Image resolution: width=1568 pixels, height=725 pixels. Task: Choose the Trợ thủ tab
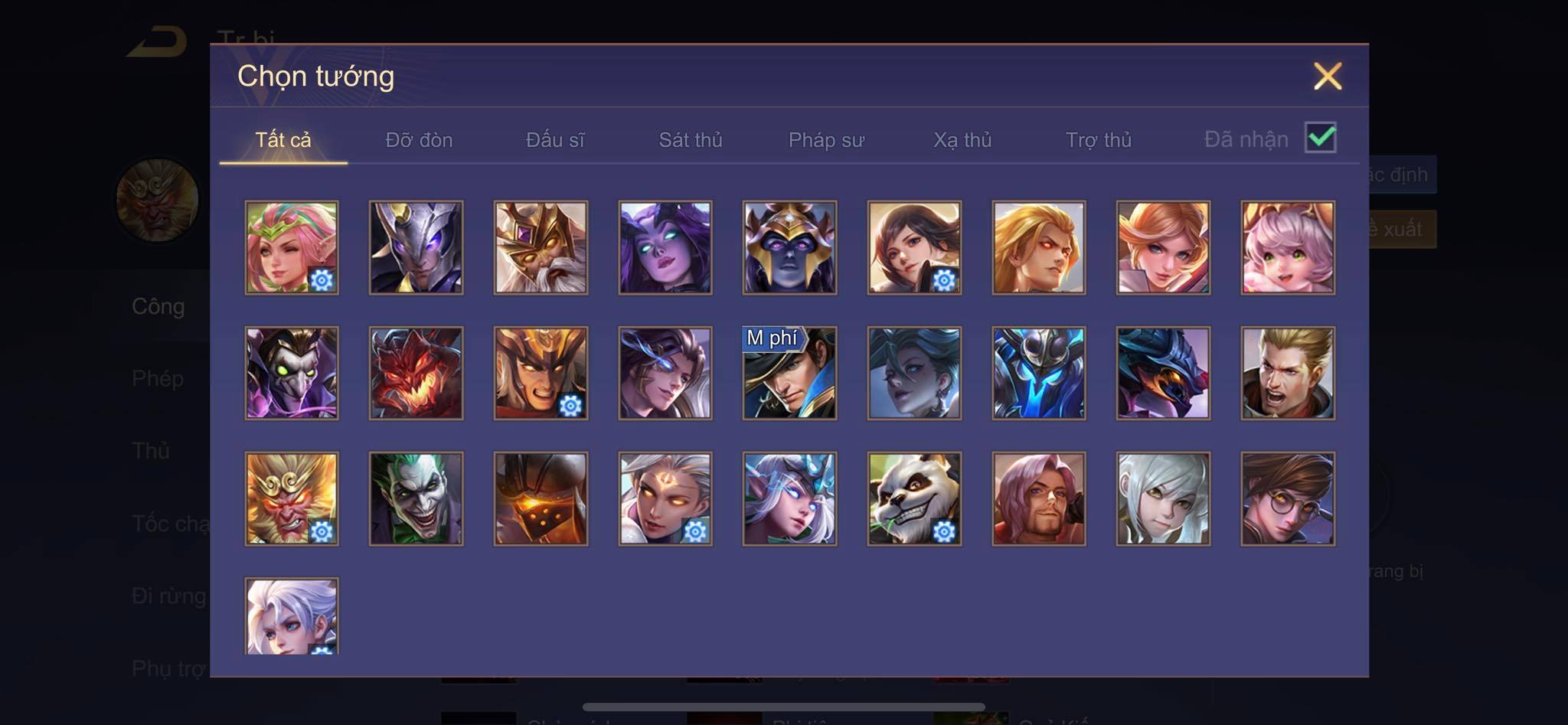(1098, 140)
